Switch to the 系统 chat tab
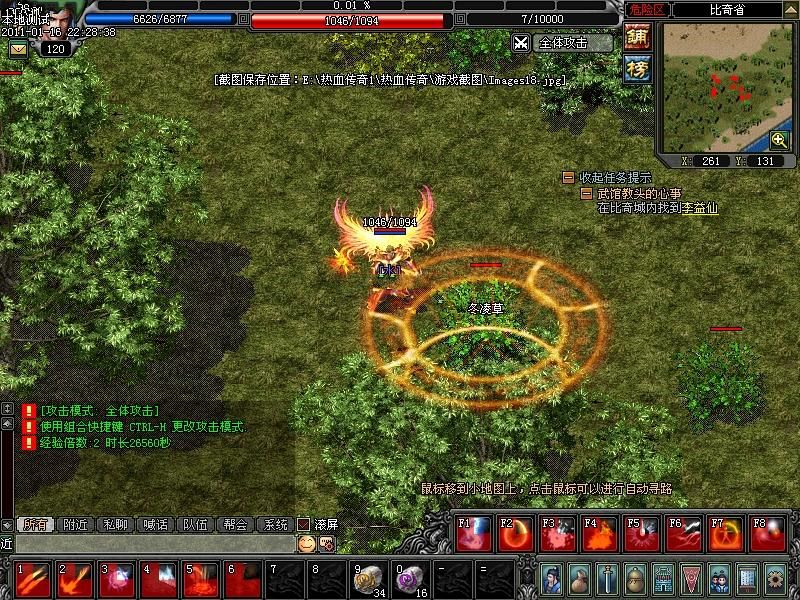Screen dimensions: 800x600 click(x=274, y=524)
